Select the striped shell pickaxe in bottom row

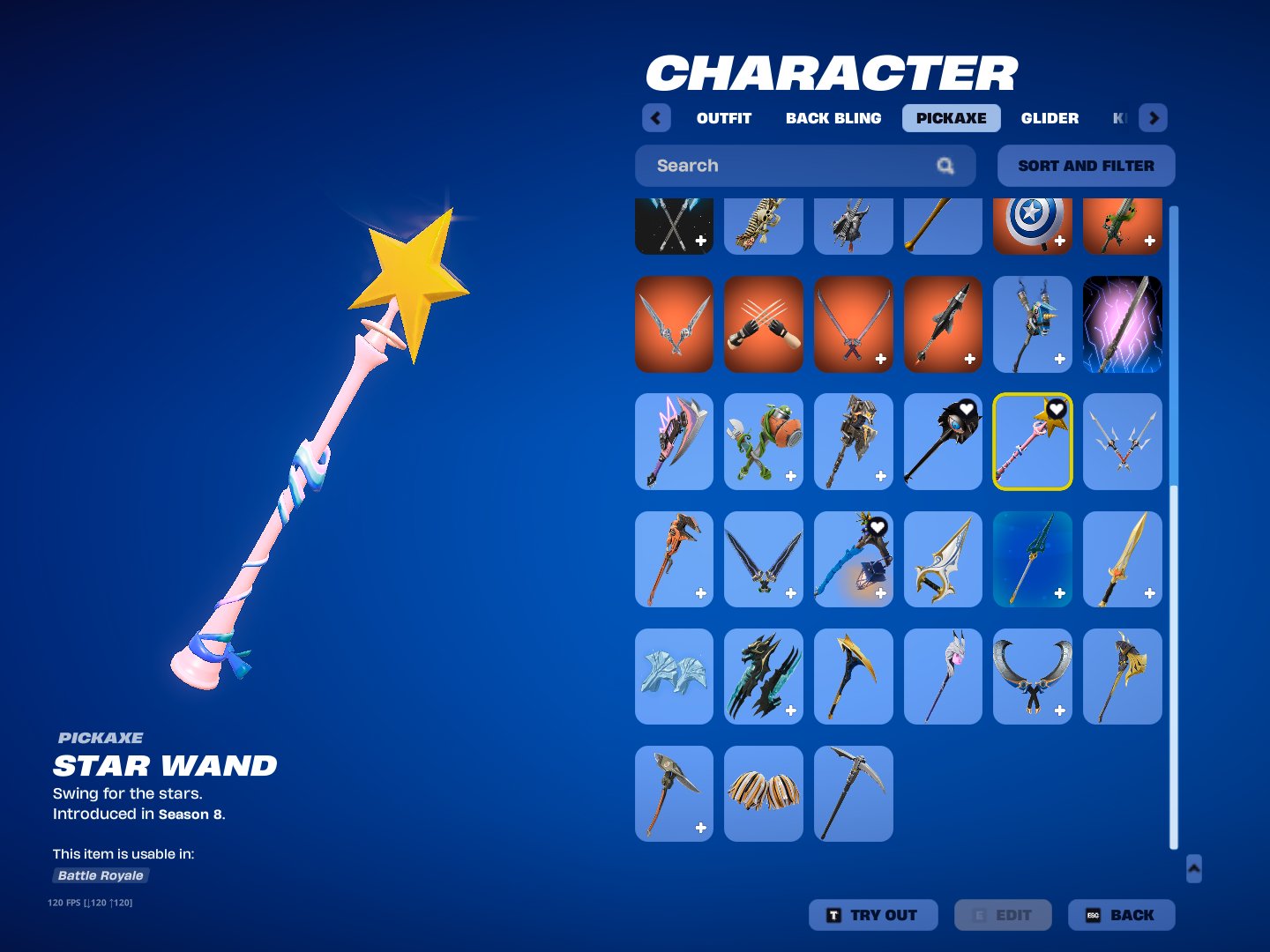pyautogui.click(x=763, y=793)
